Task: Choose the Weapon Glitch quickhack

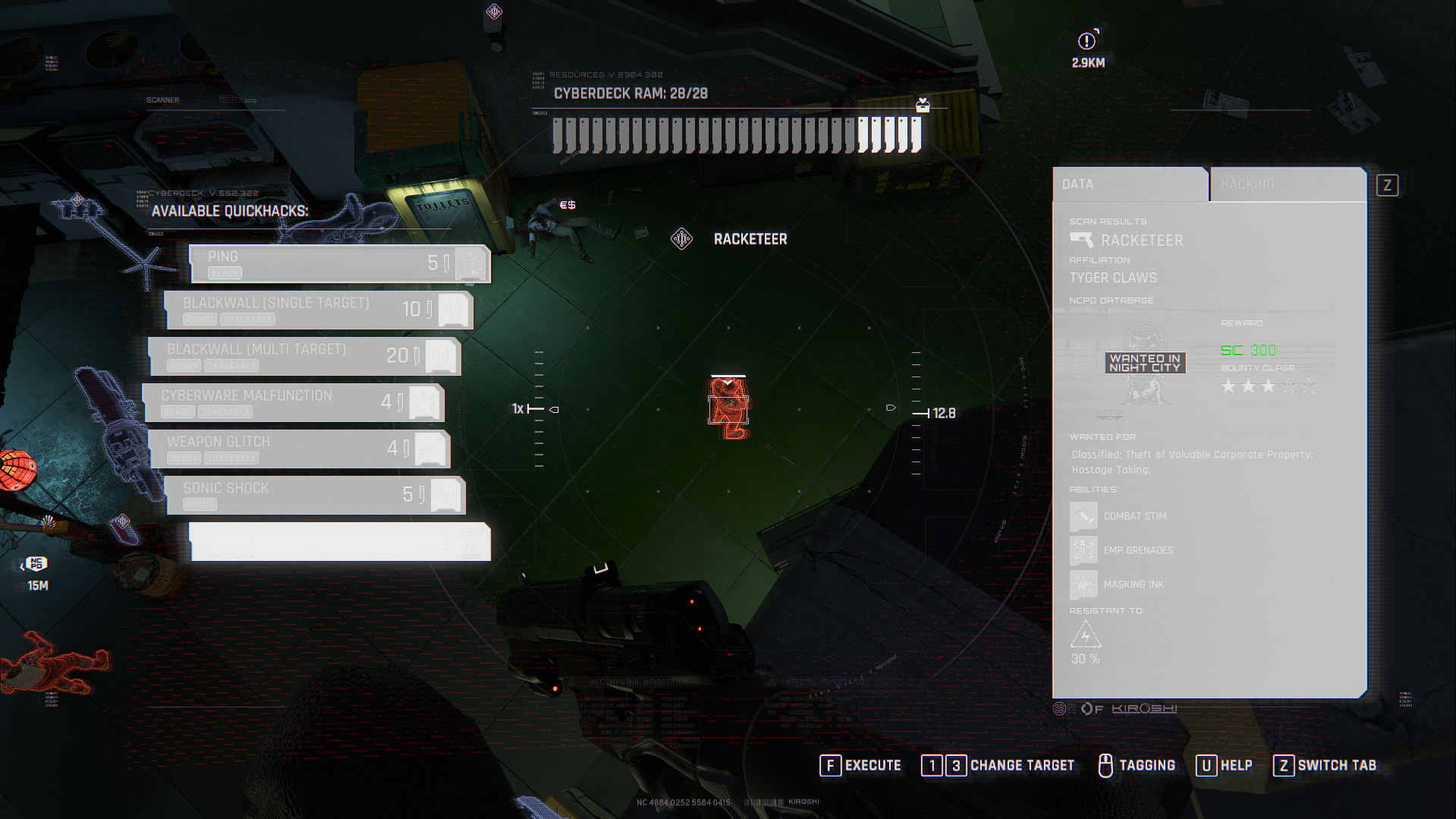Action: 299,449
